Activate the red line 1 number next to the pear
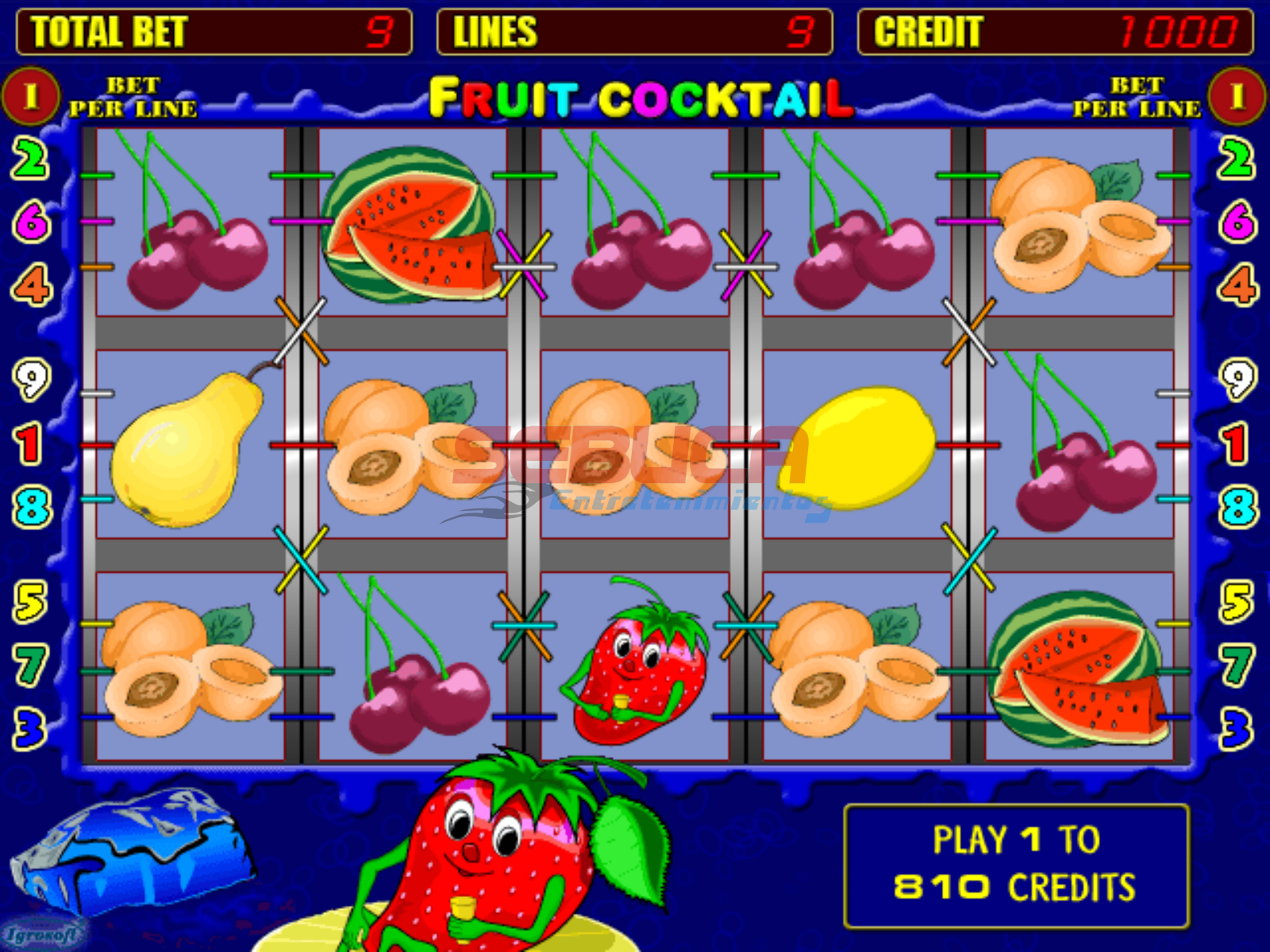 click(29, 443)
